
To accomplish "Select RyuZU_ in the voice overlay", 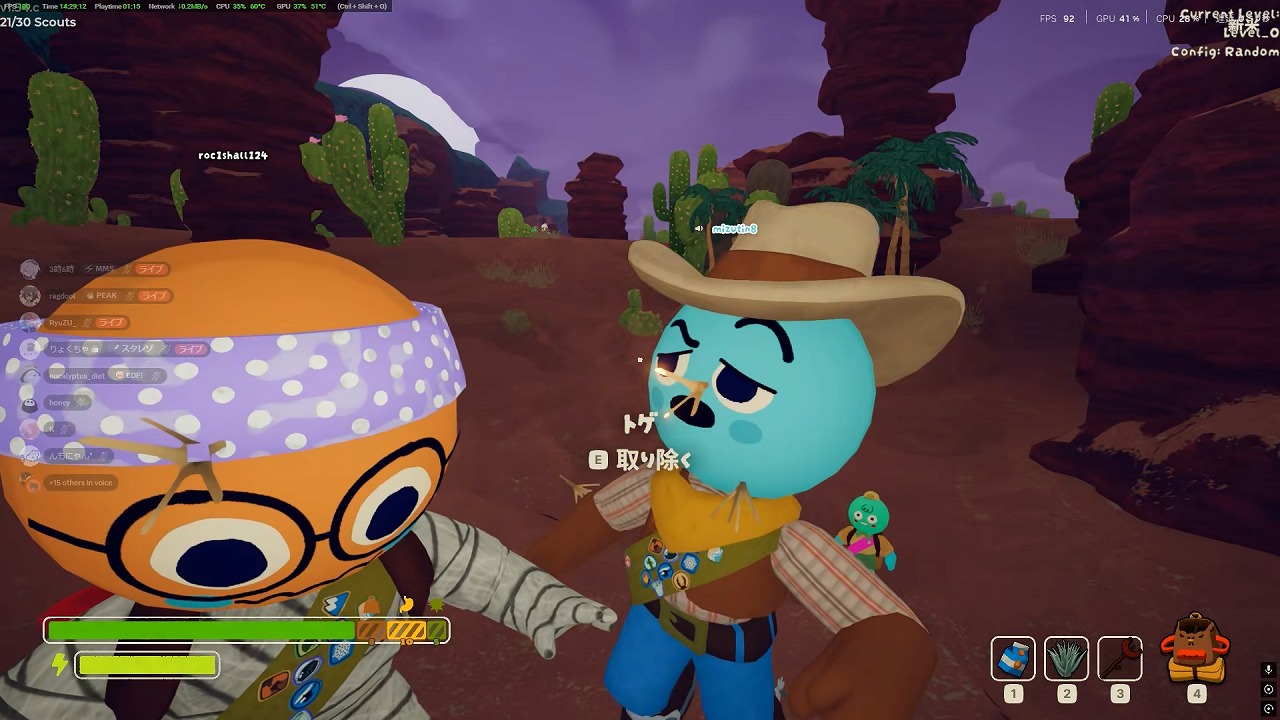I will click(63, 323).
